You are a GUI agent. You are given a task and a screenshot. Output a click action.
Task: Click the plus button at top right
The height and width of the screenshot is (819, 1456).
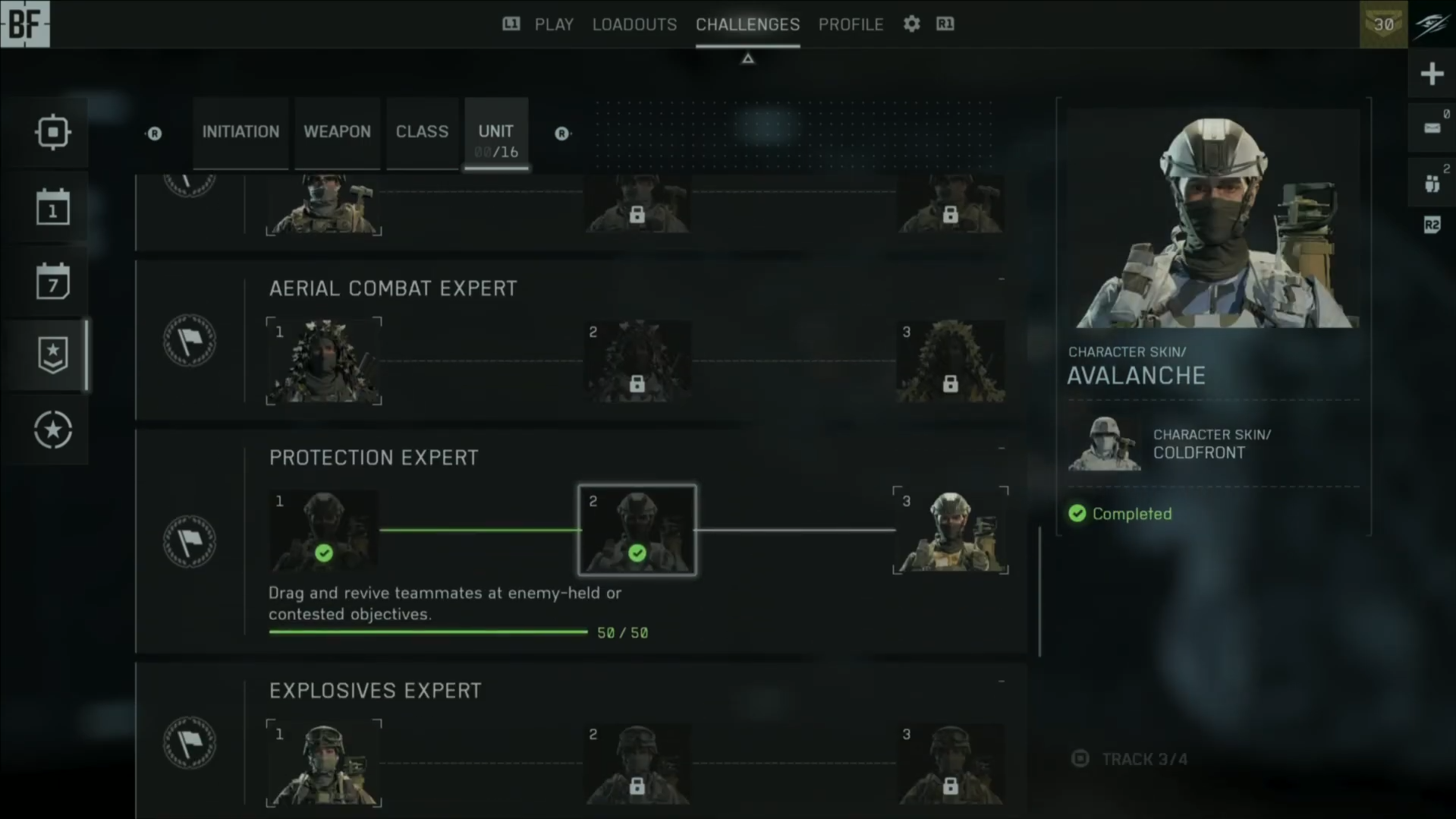(x=1432, y=74)
